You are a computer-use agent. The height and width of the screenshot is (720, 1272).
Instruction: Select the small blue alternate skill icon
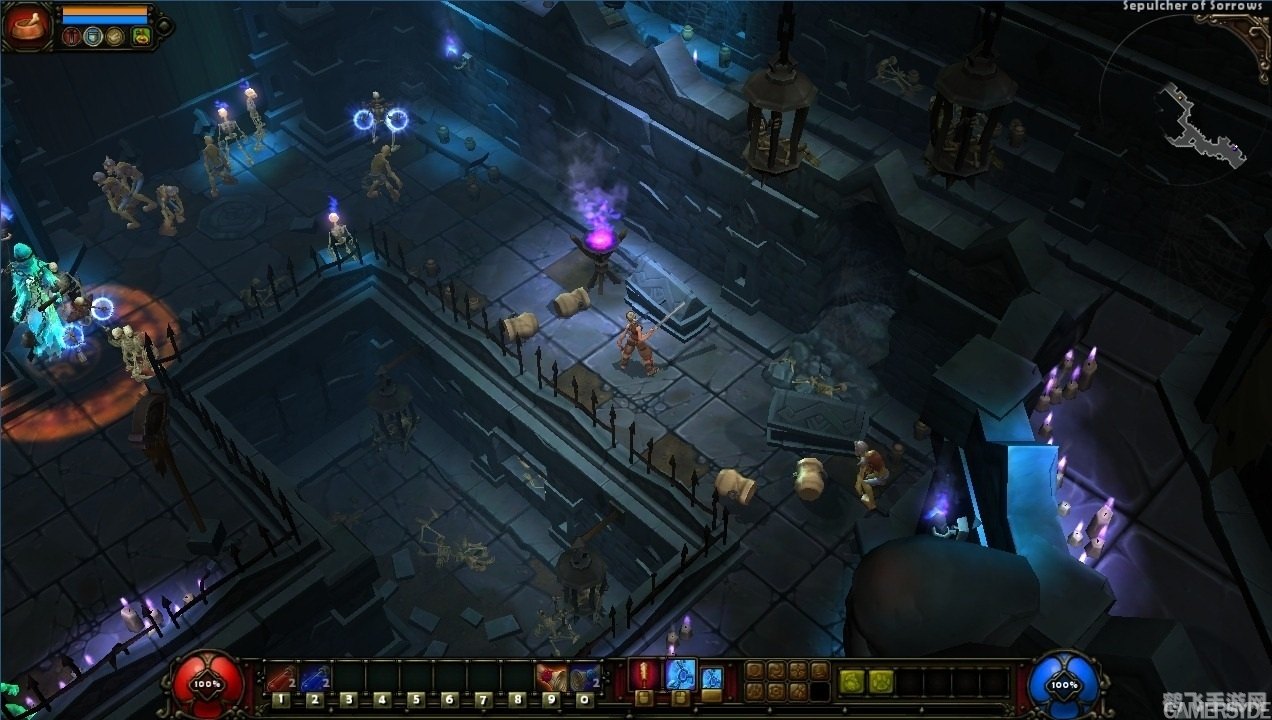[711, 677]
